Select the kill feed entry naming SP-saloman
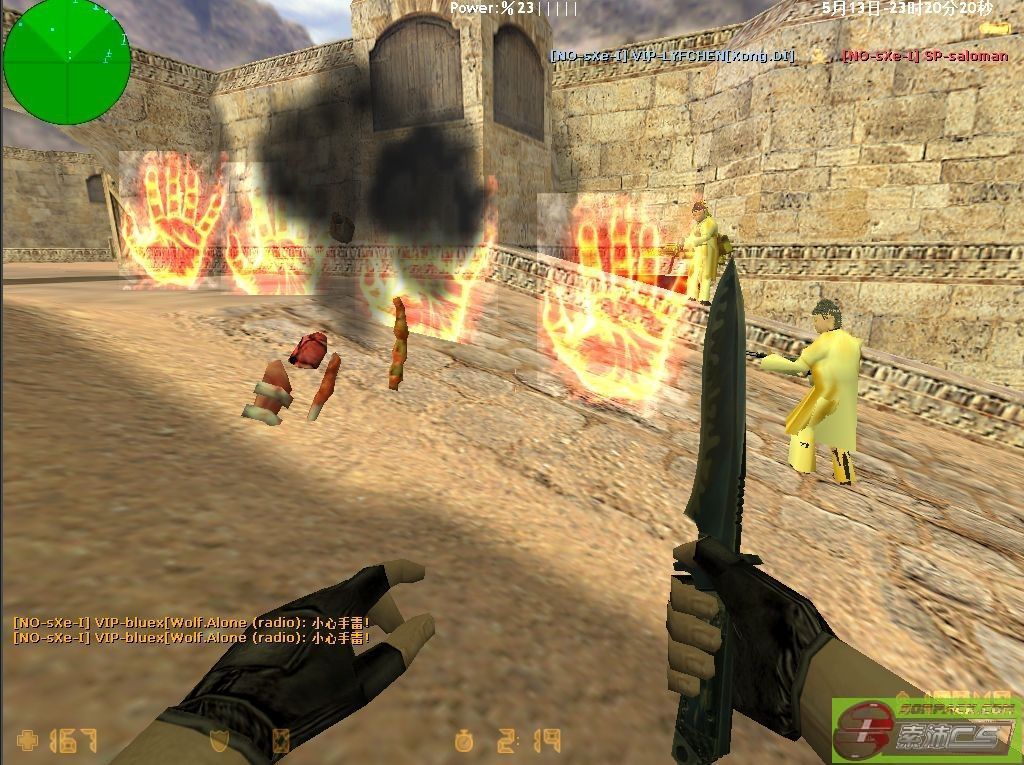The image size is (1024, 765). pos(924,56)
